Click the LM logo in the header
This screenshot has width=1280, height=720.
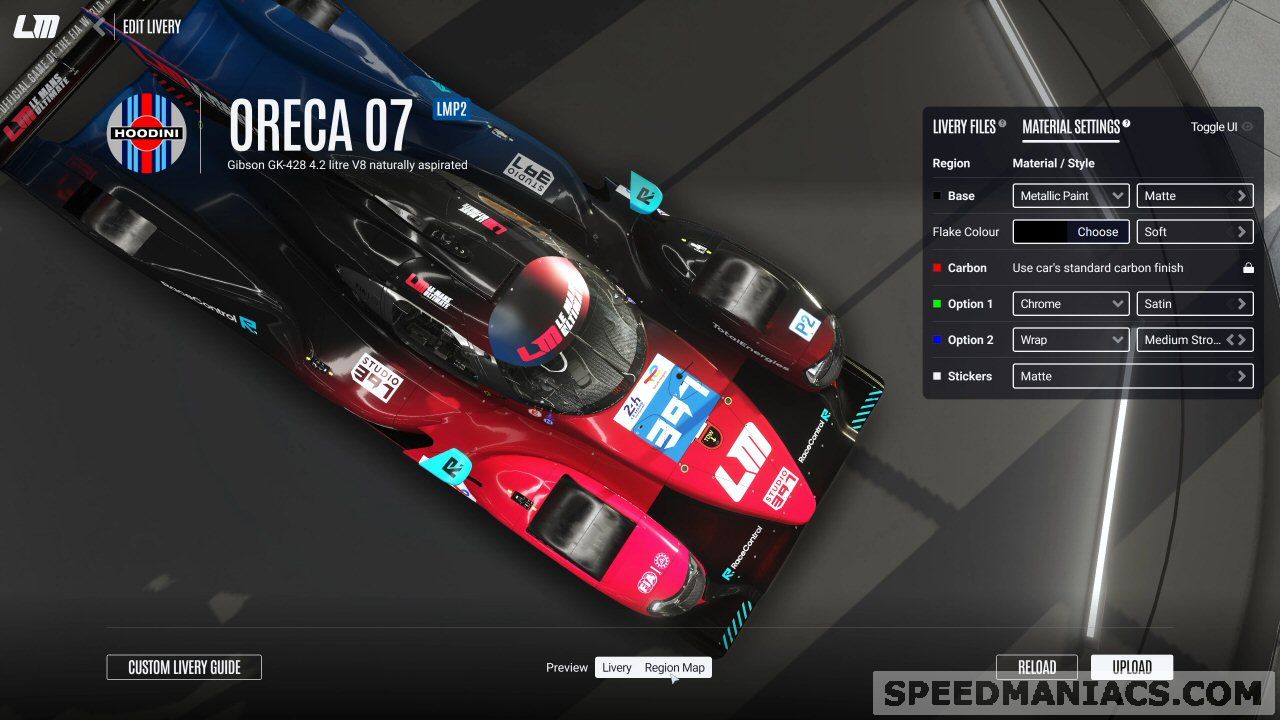pyautogui.click(x=36, y=27)
